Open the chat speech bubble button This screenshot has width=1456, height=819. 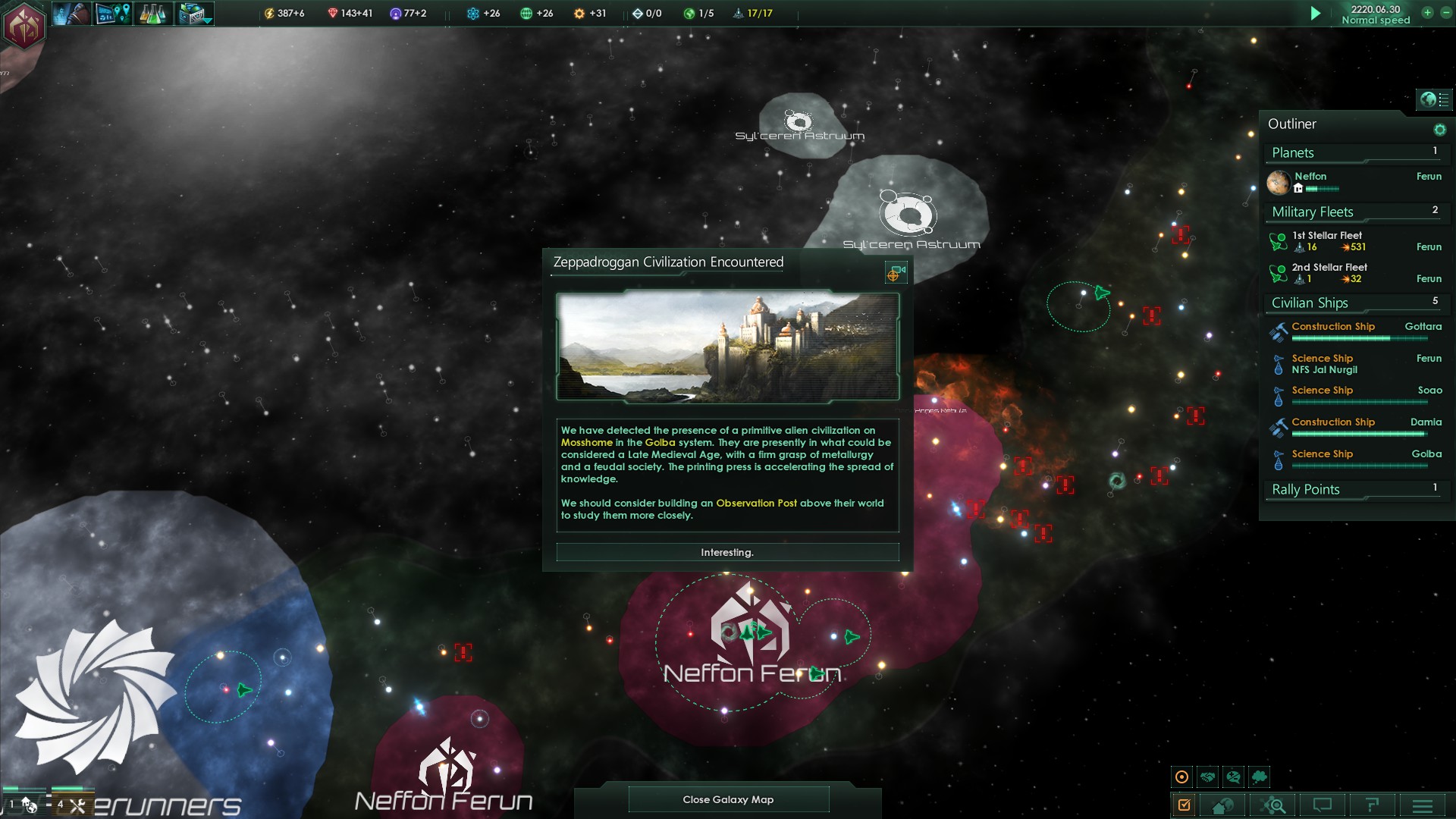click(1323, 805)
